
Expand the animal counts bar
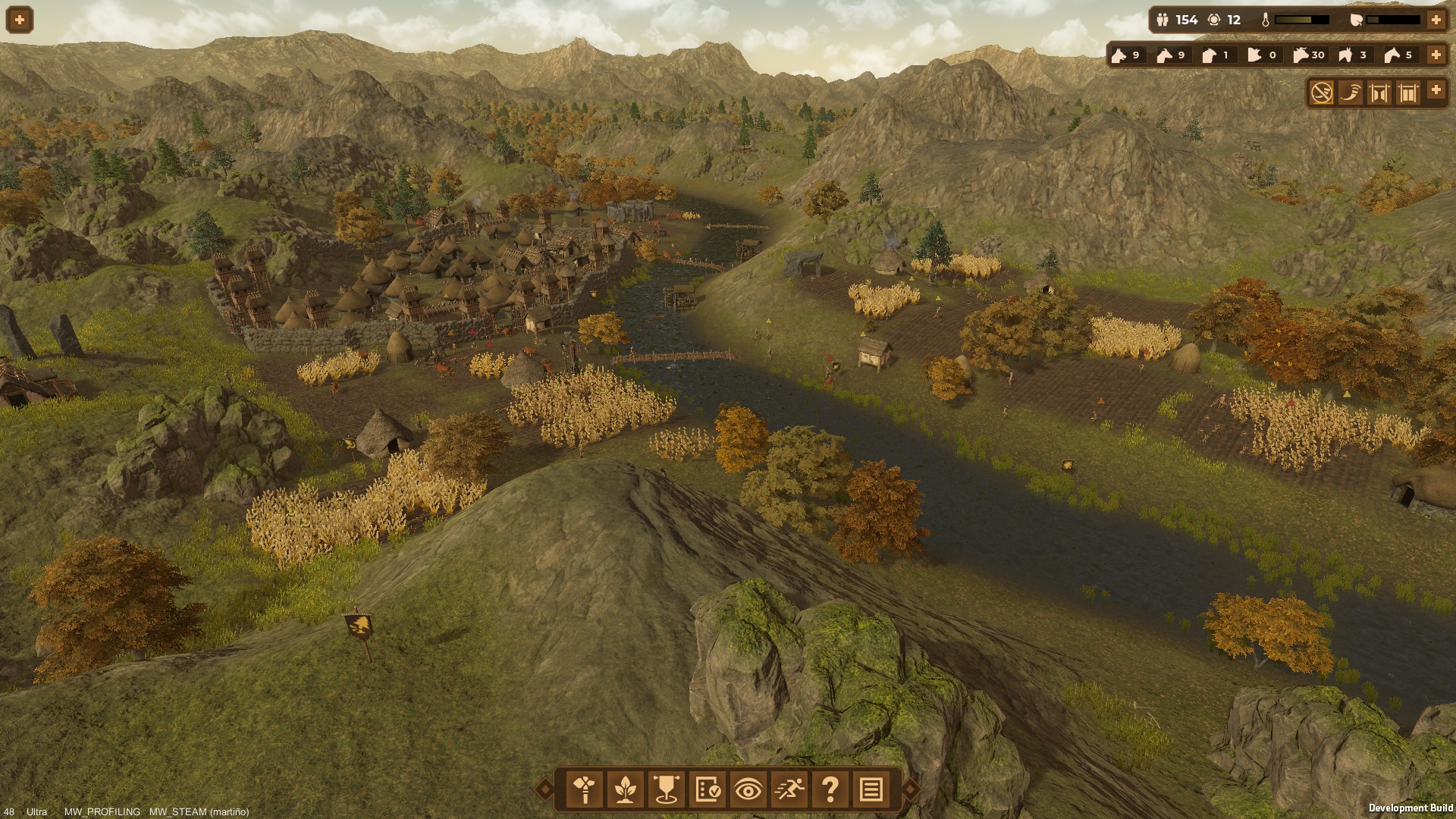[x=1436, y=55]
